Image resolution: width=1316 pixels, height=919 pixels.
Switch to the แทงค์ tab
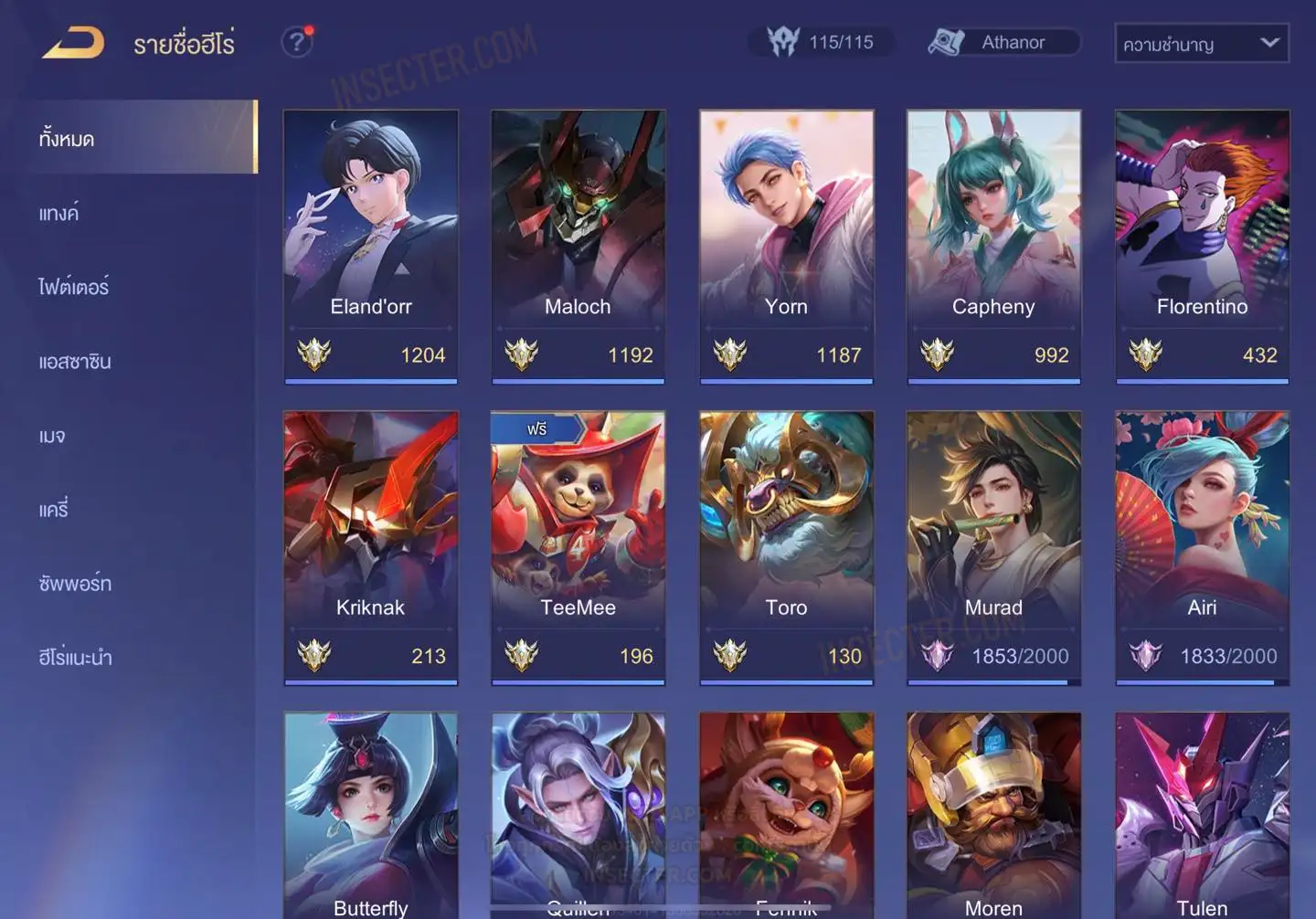59,214
